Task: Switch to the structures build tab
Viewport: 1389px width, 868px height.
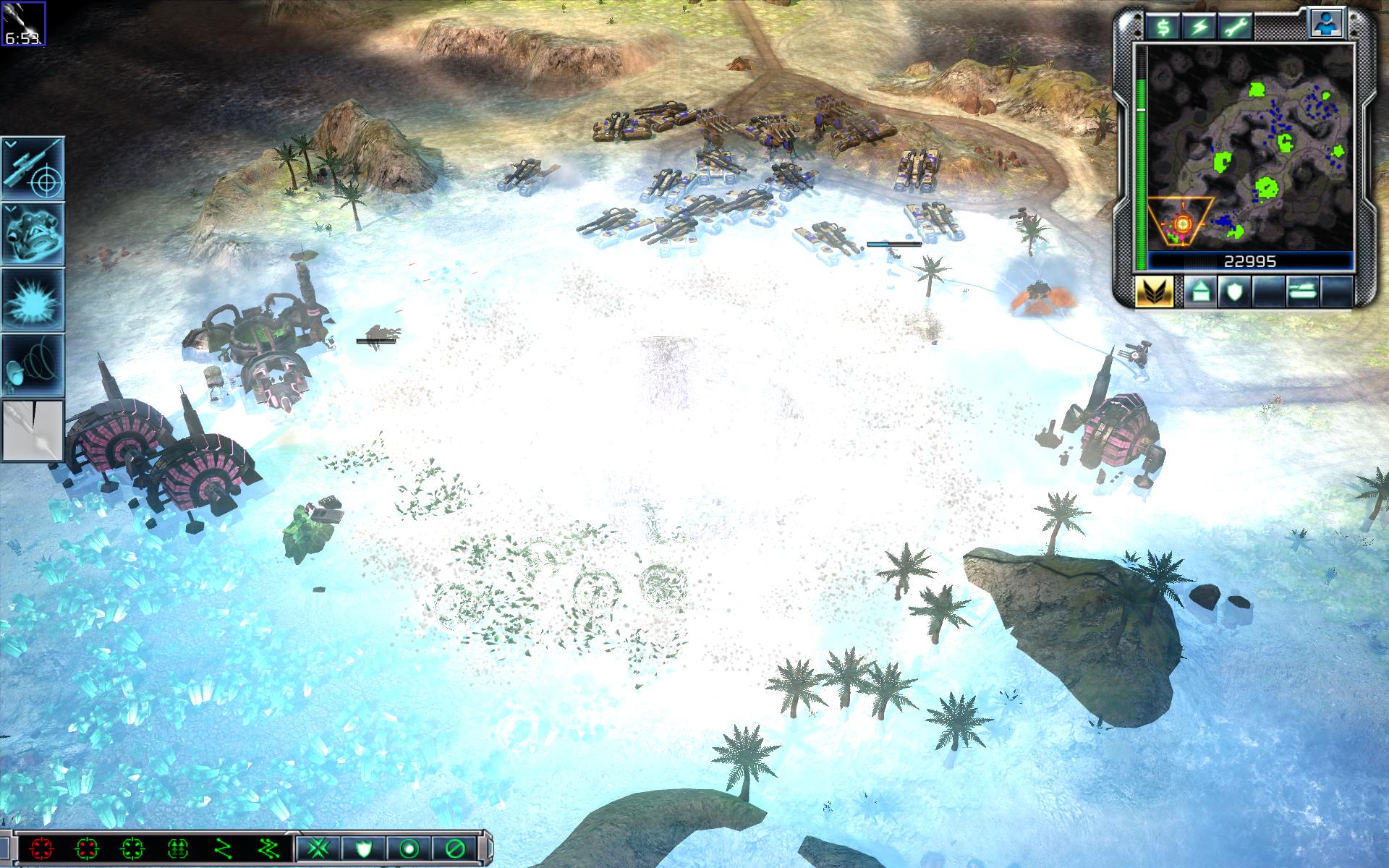Action: tap(1199, 291)
